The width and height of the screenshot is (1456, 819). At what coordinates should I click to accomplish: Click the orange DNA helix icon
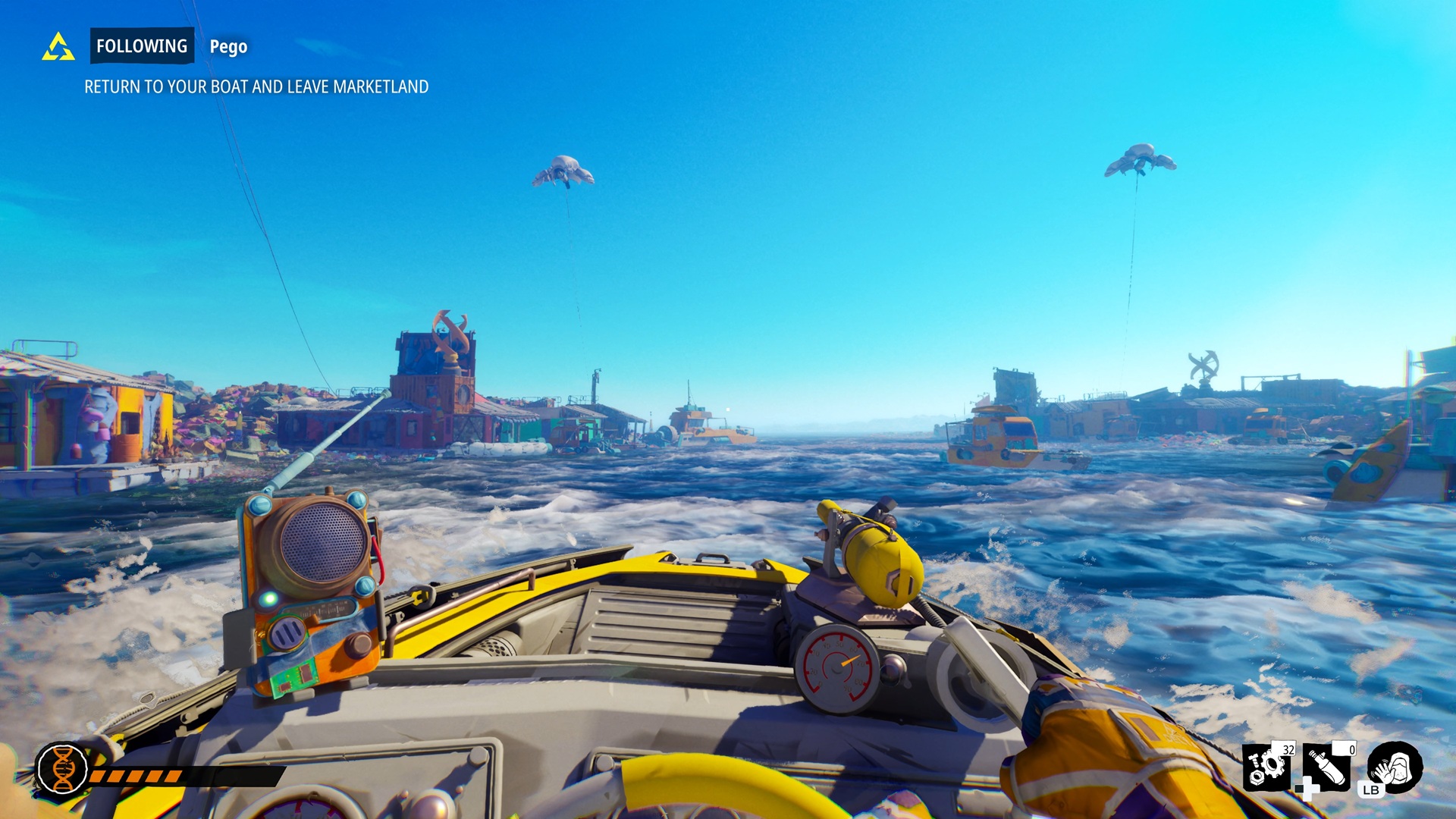click(x=63, y=768)
